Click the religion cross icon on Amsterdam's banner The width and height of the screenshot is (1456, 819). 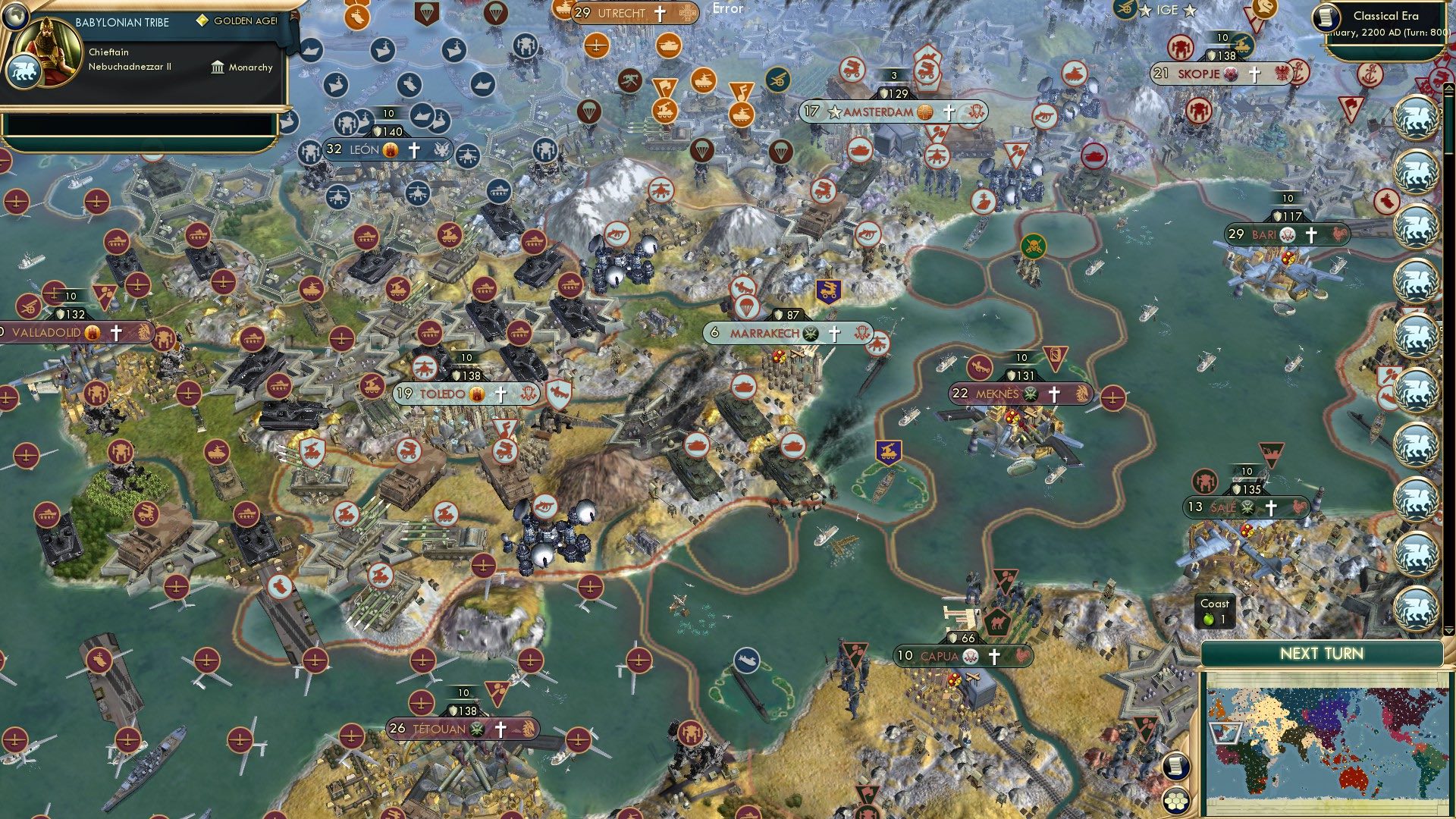coord(948,112)
